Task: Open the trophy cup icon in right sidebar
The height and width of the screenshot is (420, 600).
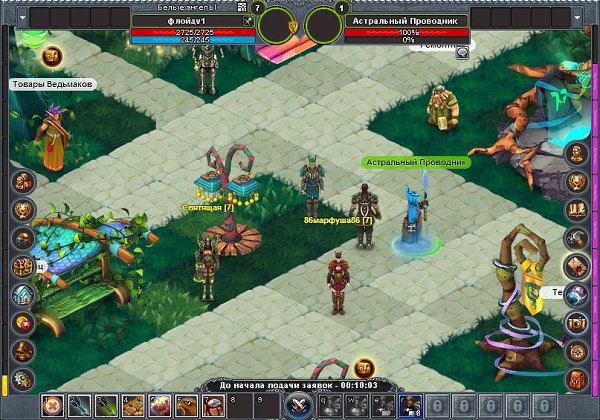Action: (577, 182)
